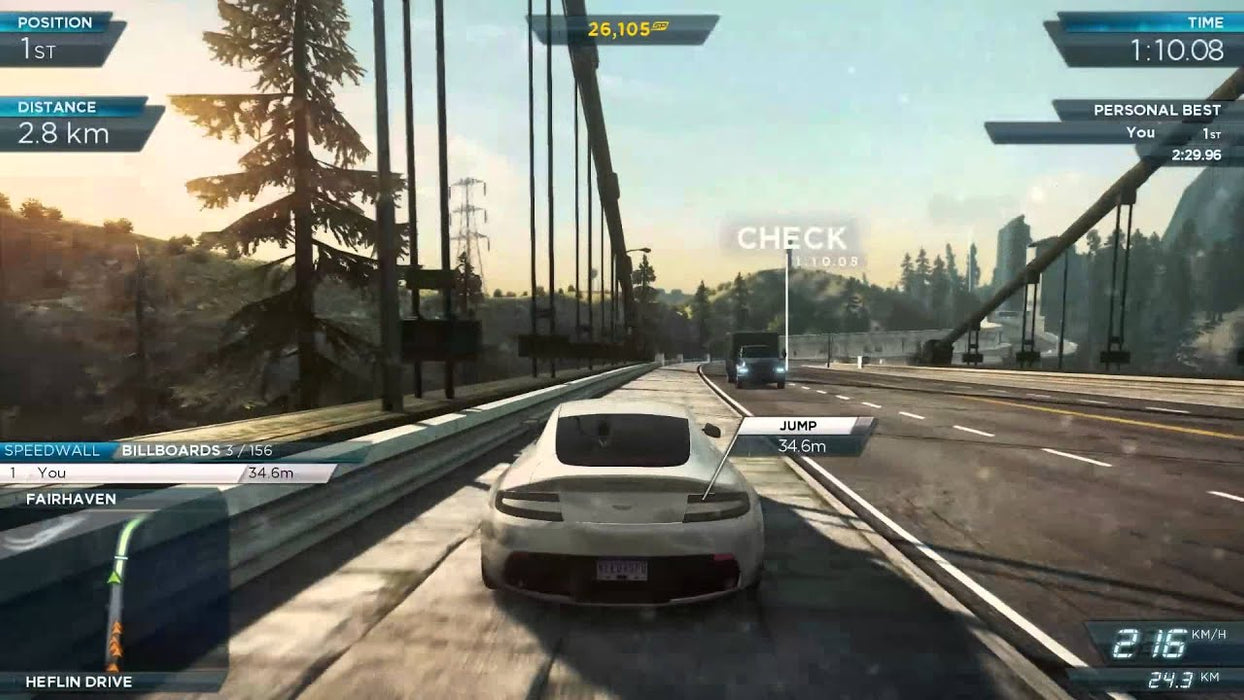This screenshot has width=1244, height=700.
Task: Choose the "You" entry under Personal Best
Action: [x=1140, y=133]
